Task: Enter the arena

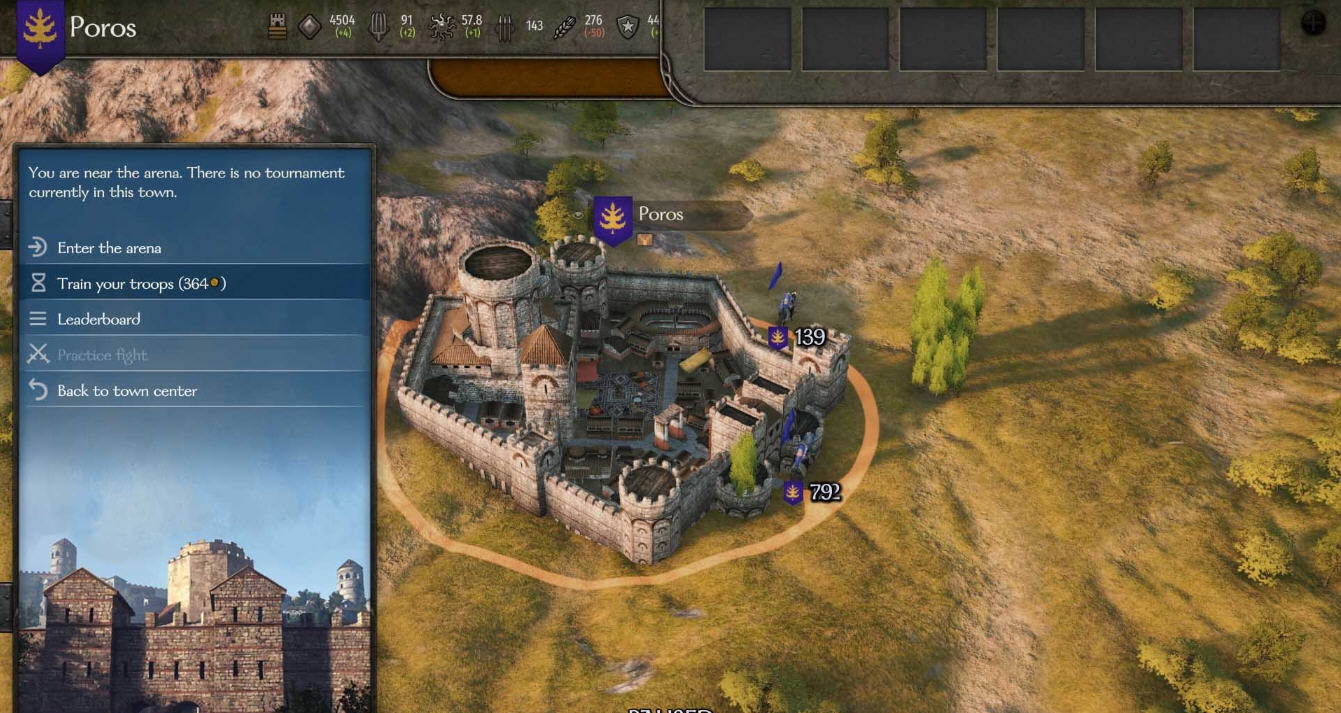Action: click(109, 248)
